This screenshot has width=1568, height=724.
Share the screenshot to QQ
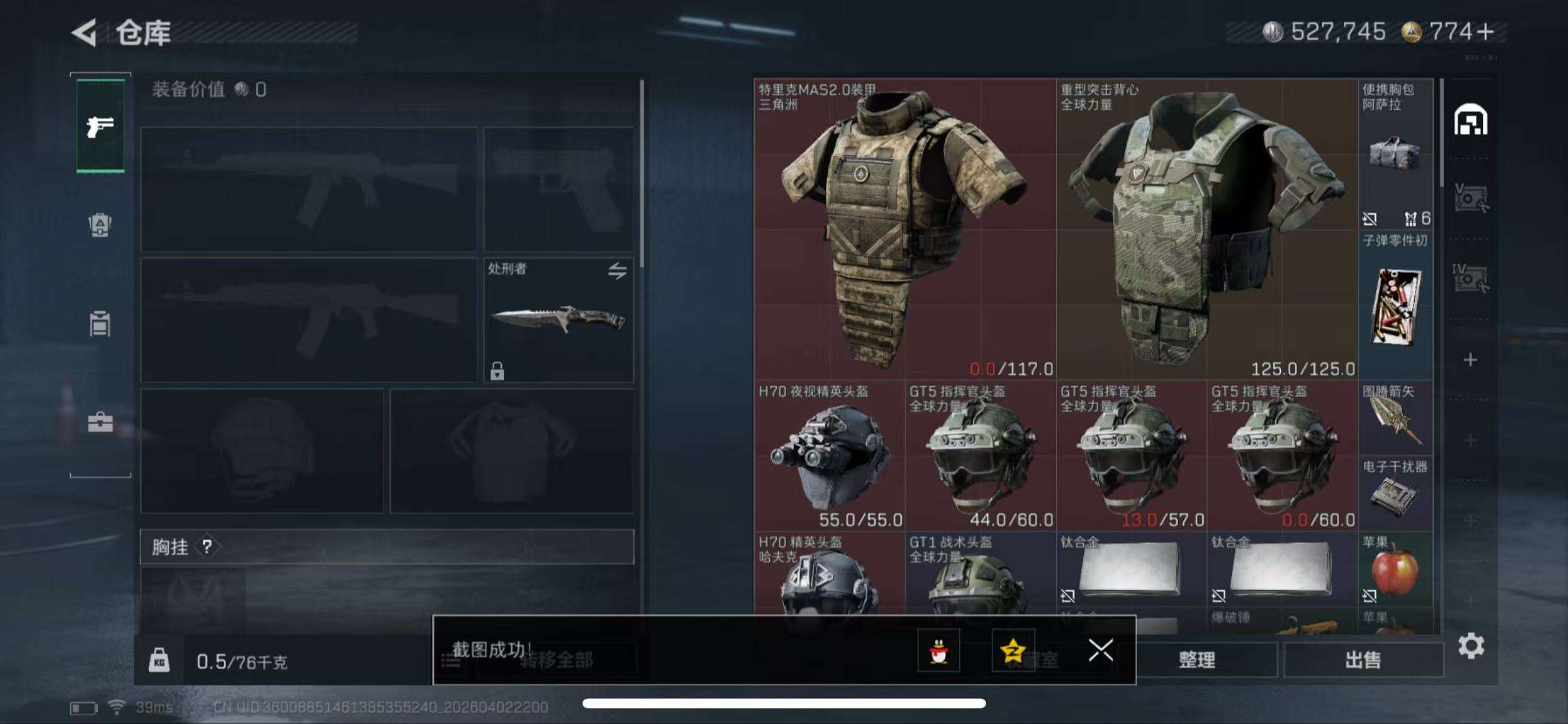coord(938,651)
